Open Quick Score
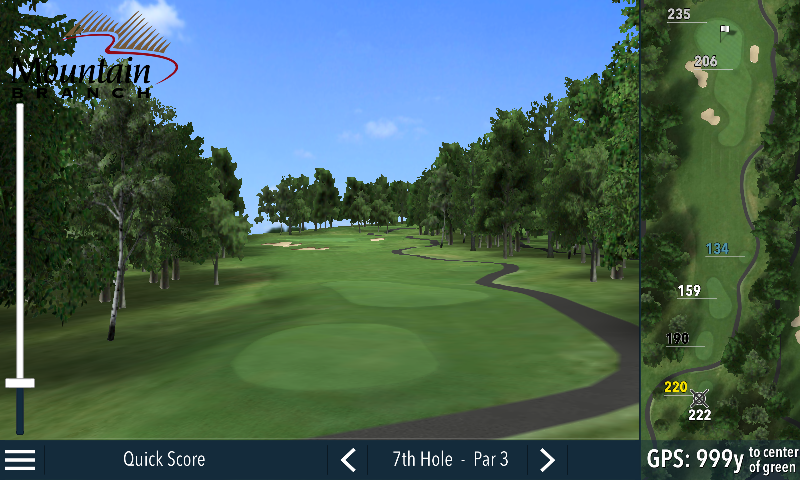This screenshot has height=480, width=800. point(164,460)
